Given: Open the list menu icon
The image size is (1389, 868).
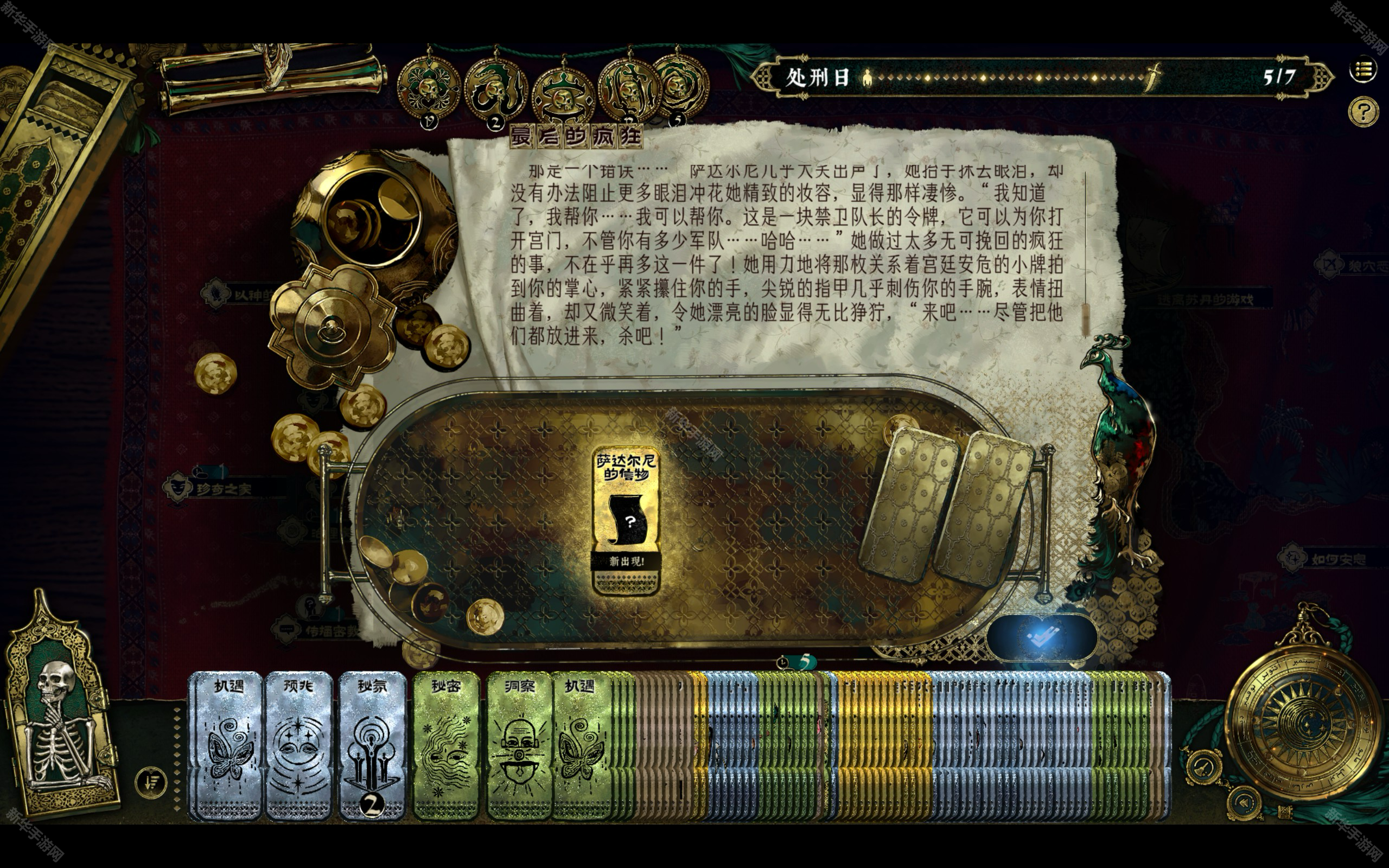Looking at the screenshot, I should point(1362,70).
